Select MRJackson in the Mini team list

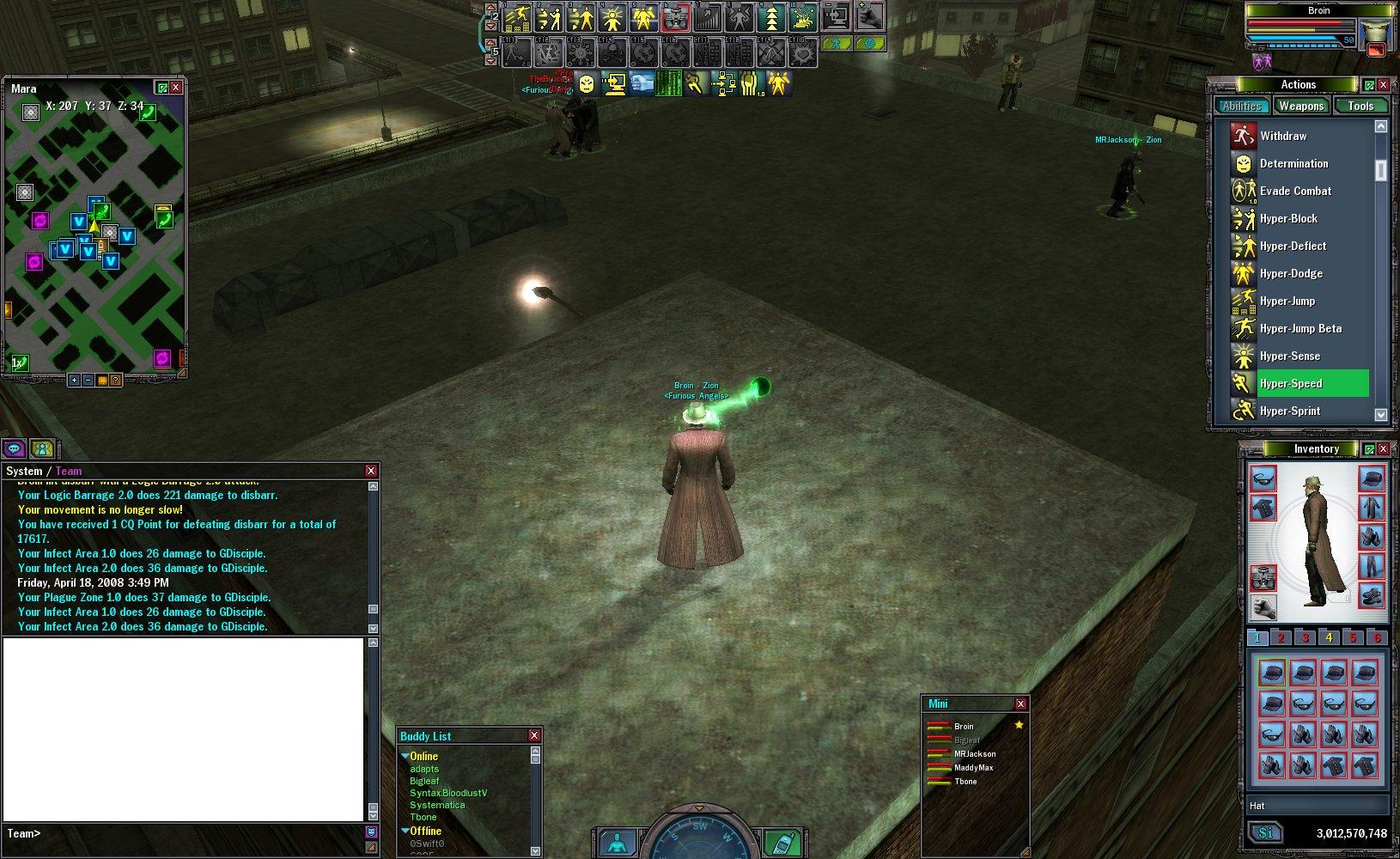coord(975,753)
